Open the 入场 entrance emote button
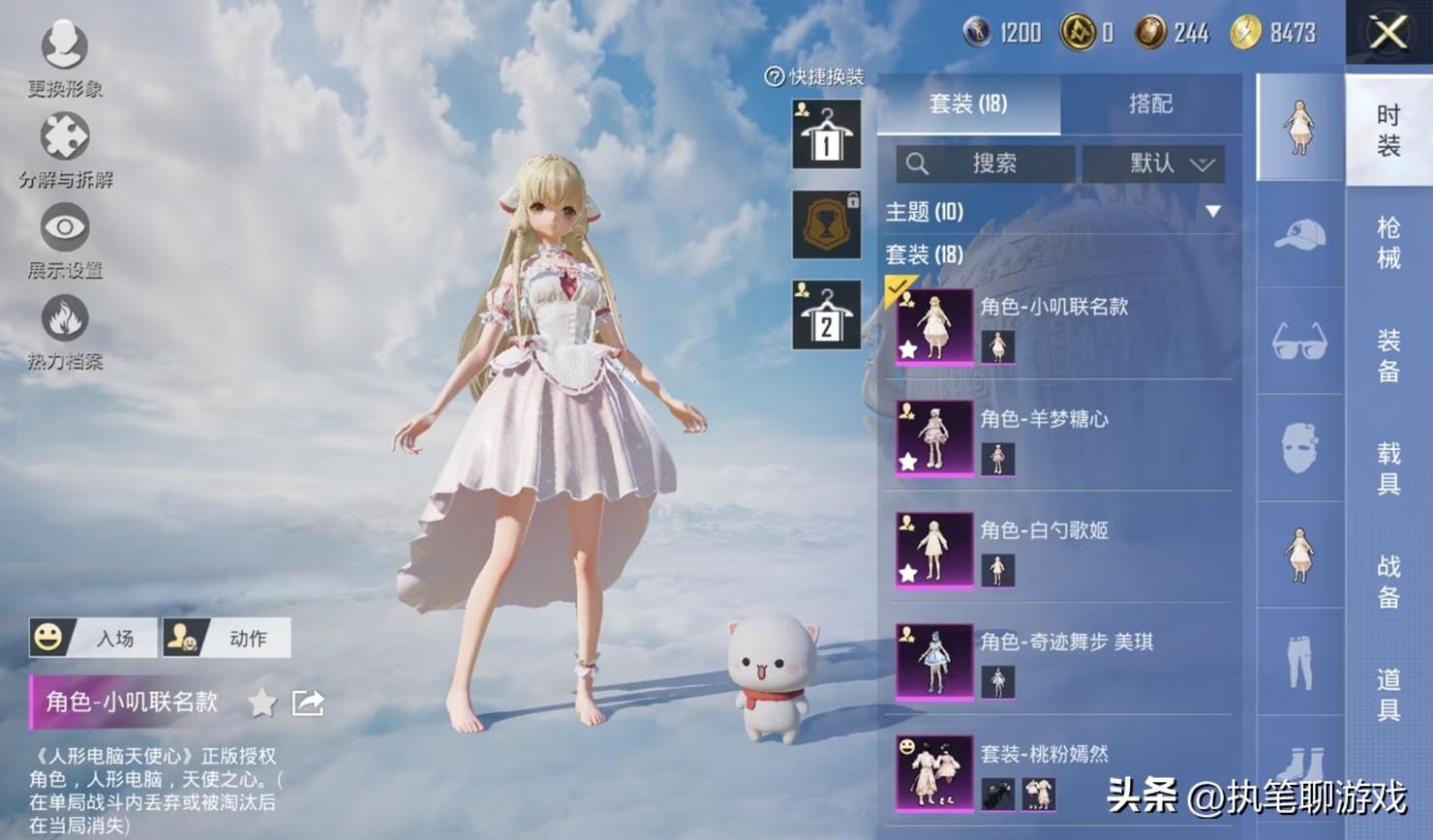 [93, 638]
